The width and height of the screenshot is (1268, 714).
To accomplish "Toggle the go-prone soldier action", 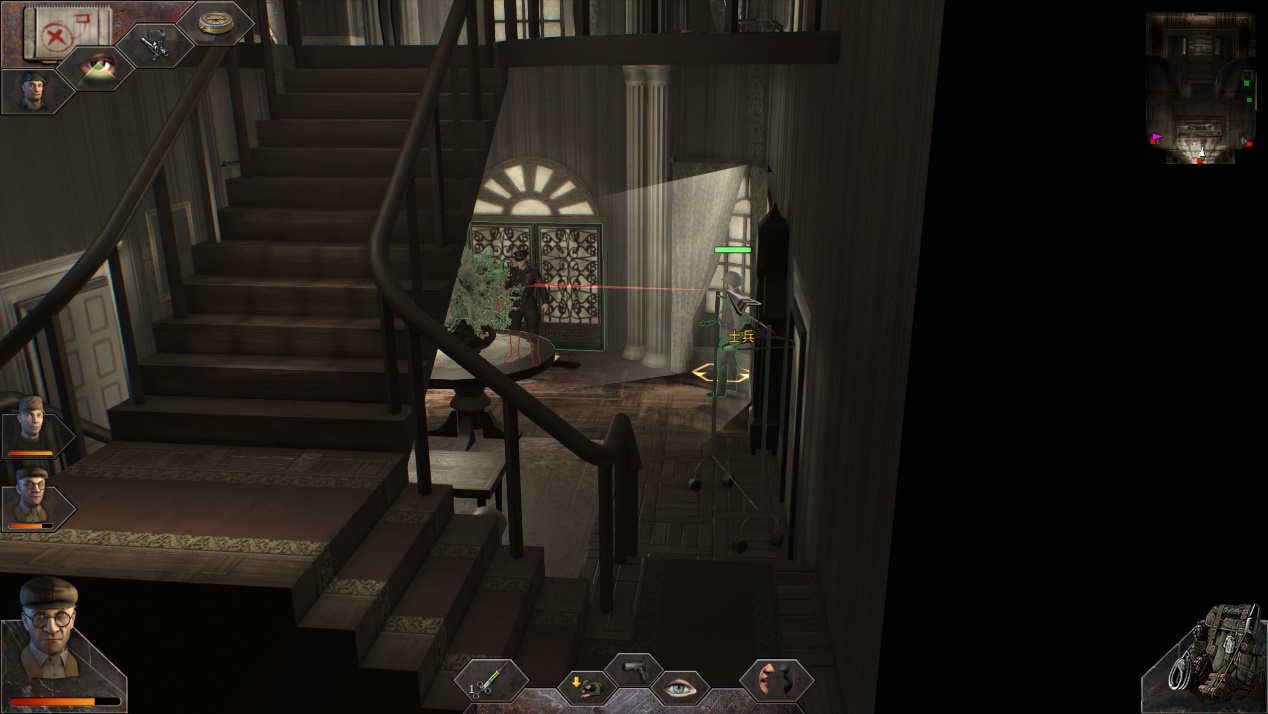I will click(585, 687).
